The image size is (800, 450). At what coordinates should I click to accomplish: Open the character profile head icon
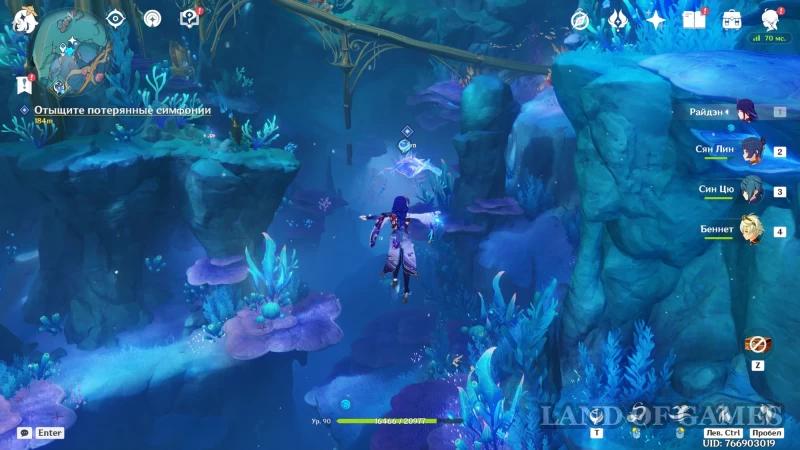pyautogui.click(x=770, y=19)
